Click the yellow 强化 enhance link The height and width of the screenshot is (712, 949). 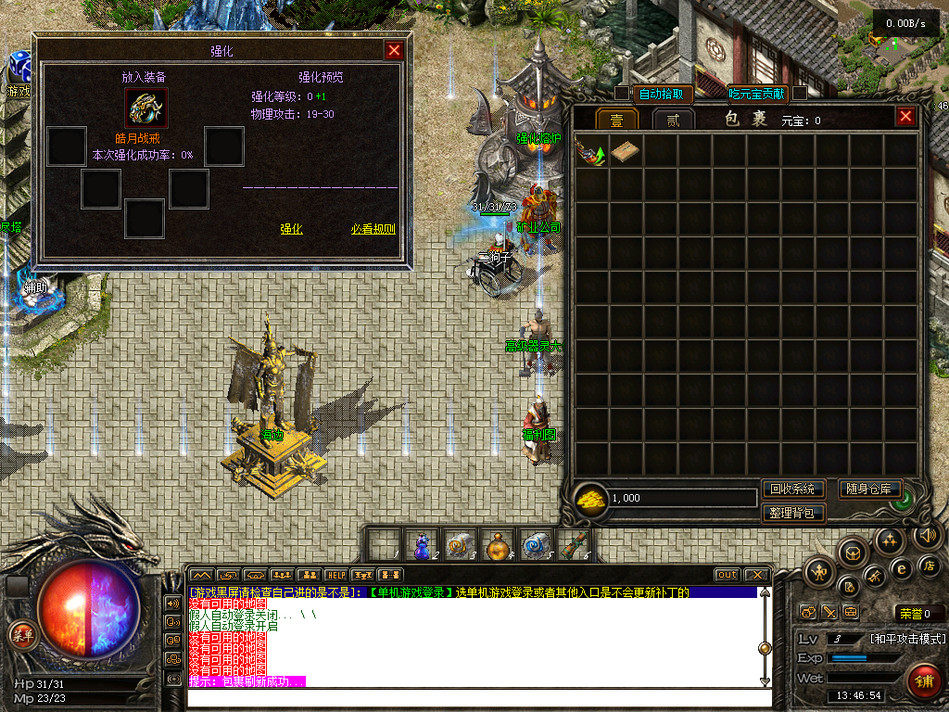point(291,229)
